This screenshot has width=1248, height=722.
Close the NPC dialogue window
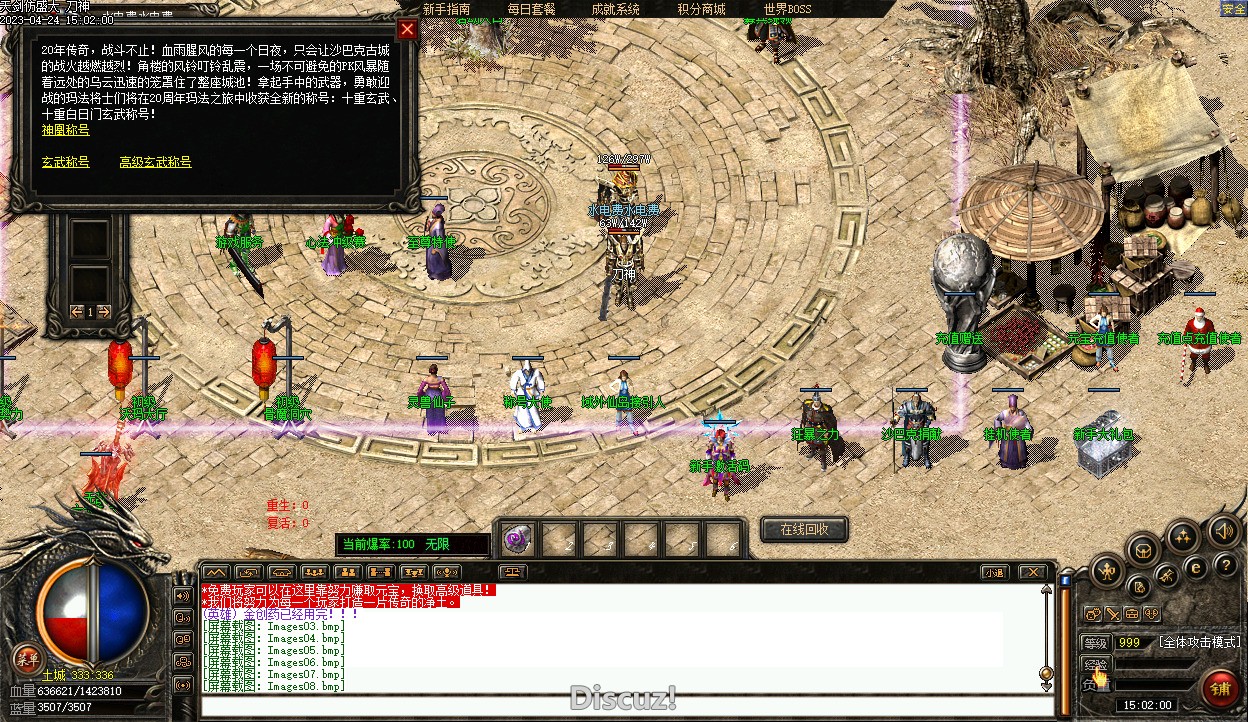407,29
